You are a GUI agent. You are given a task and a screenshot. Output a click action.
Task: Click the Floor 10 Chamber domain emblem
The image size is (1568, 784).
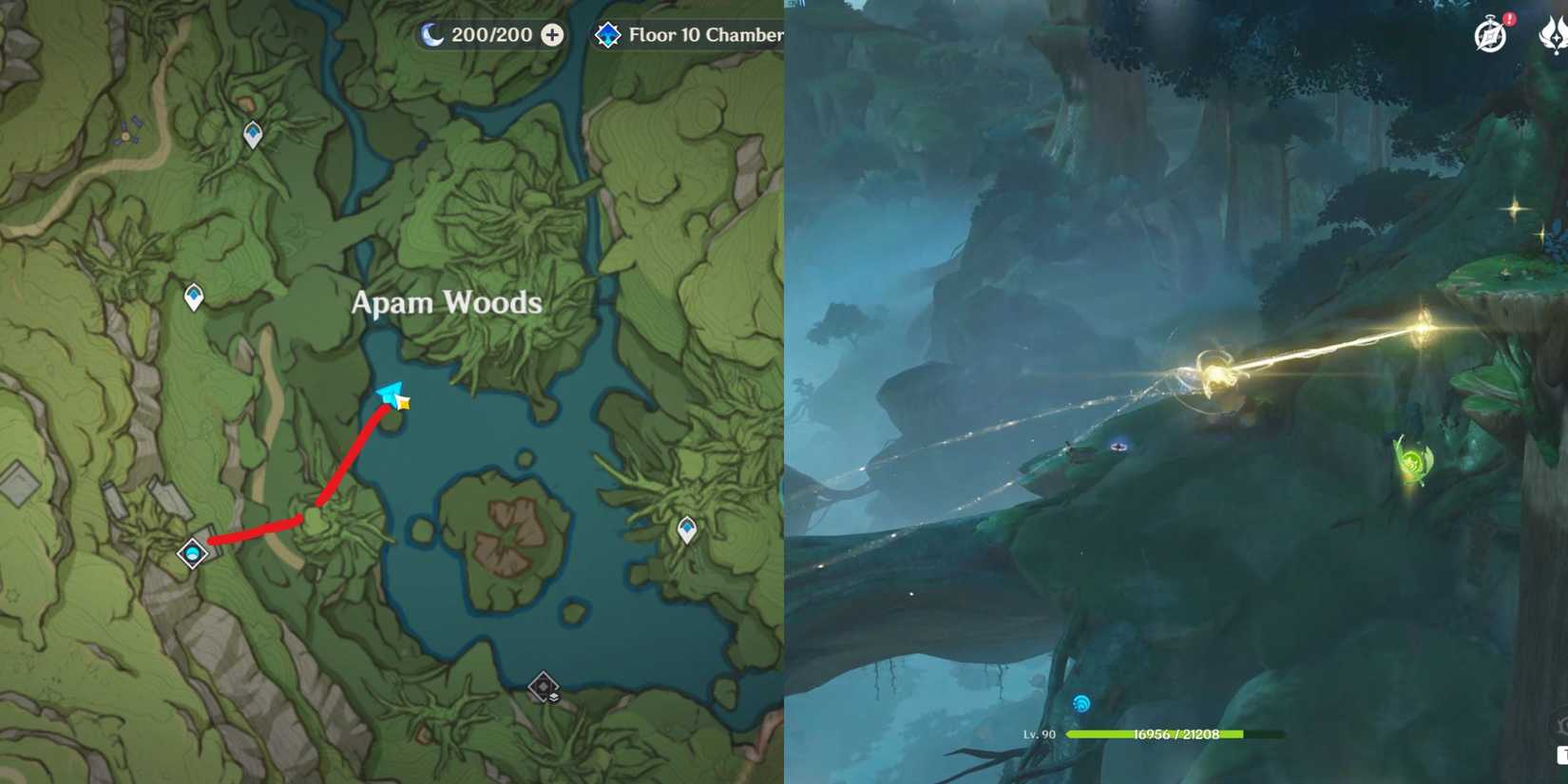[609, 34]
